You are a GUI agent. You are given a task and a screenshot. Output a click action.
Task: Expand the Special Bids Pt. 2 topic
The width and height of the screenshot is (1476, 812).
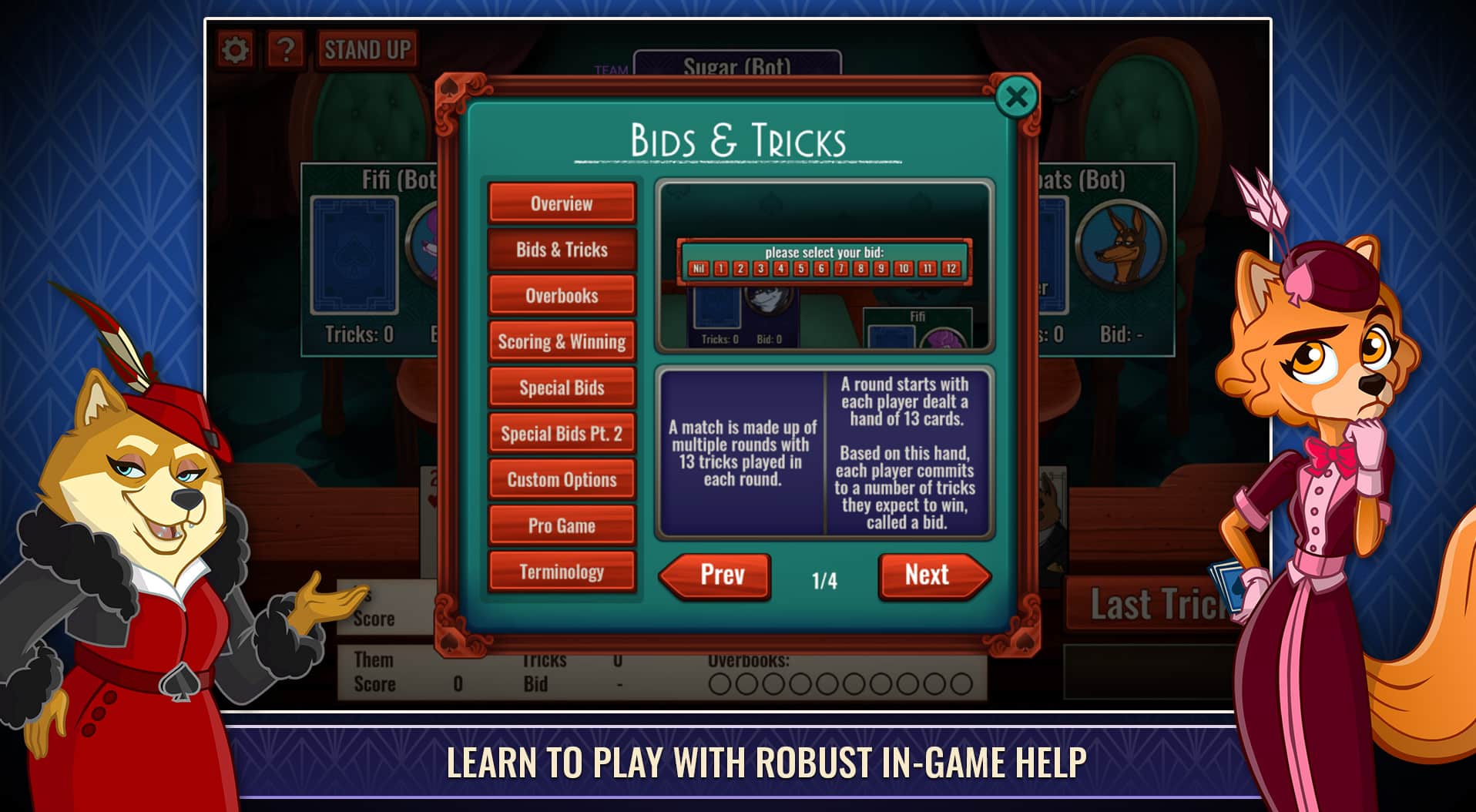[x=561, y=434]
